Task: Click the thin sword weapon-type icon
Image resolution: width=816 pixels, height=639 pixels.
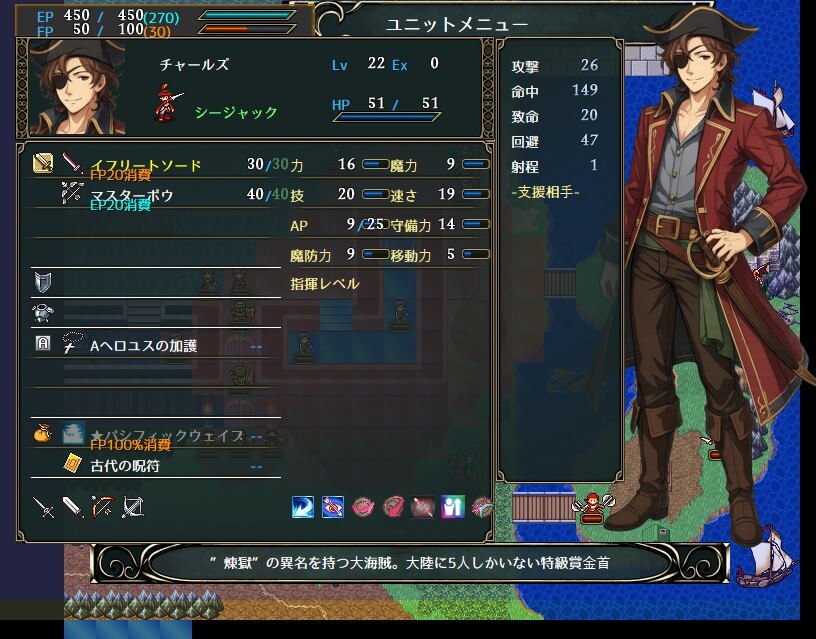Action: 43,507
